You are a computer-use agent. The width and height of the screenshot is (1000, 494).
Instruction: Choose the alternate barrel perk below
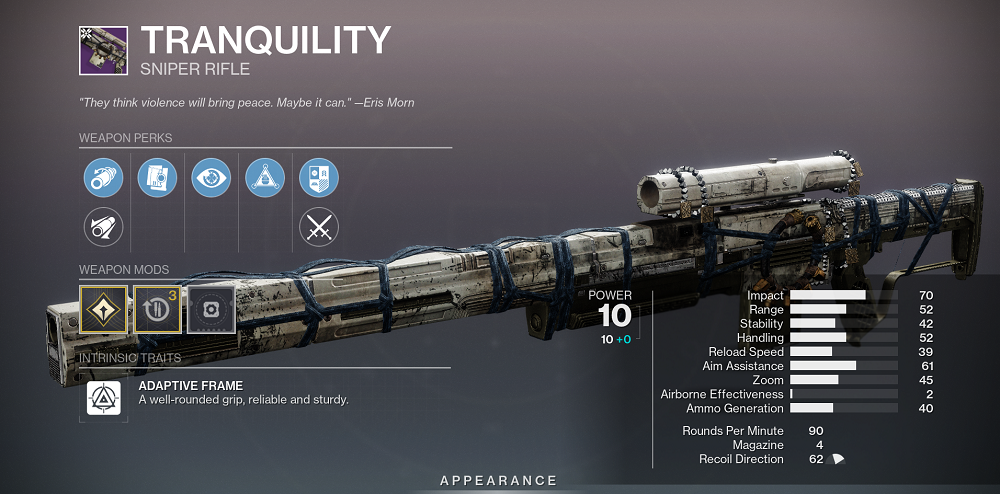coord(103,228)
